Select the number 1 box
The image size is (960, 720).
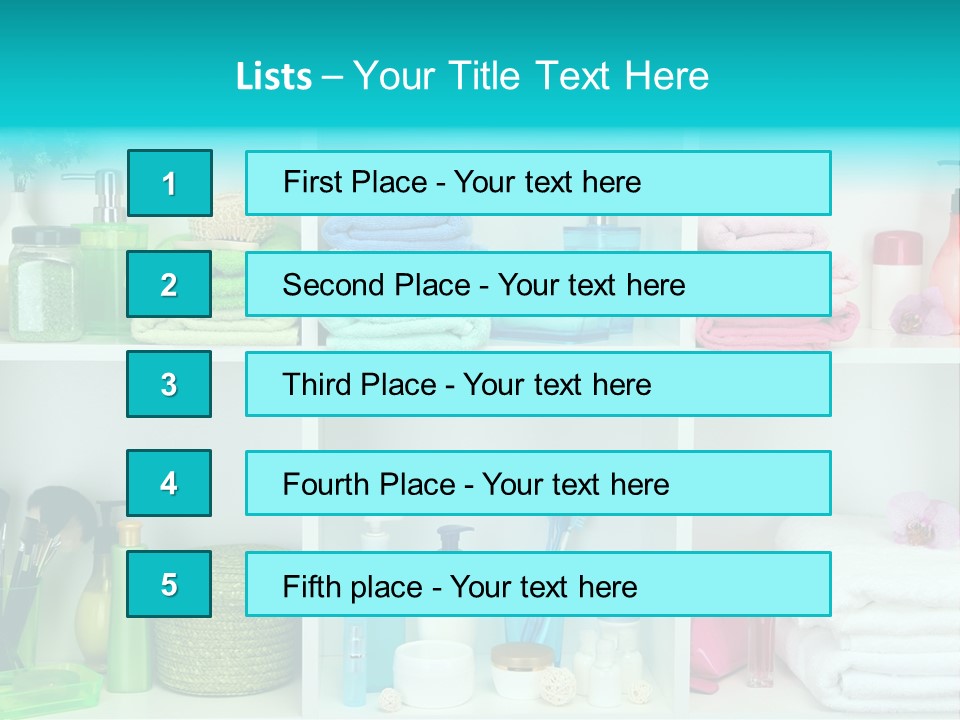click(169, 183)
